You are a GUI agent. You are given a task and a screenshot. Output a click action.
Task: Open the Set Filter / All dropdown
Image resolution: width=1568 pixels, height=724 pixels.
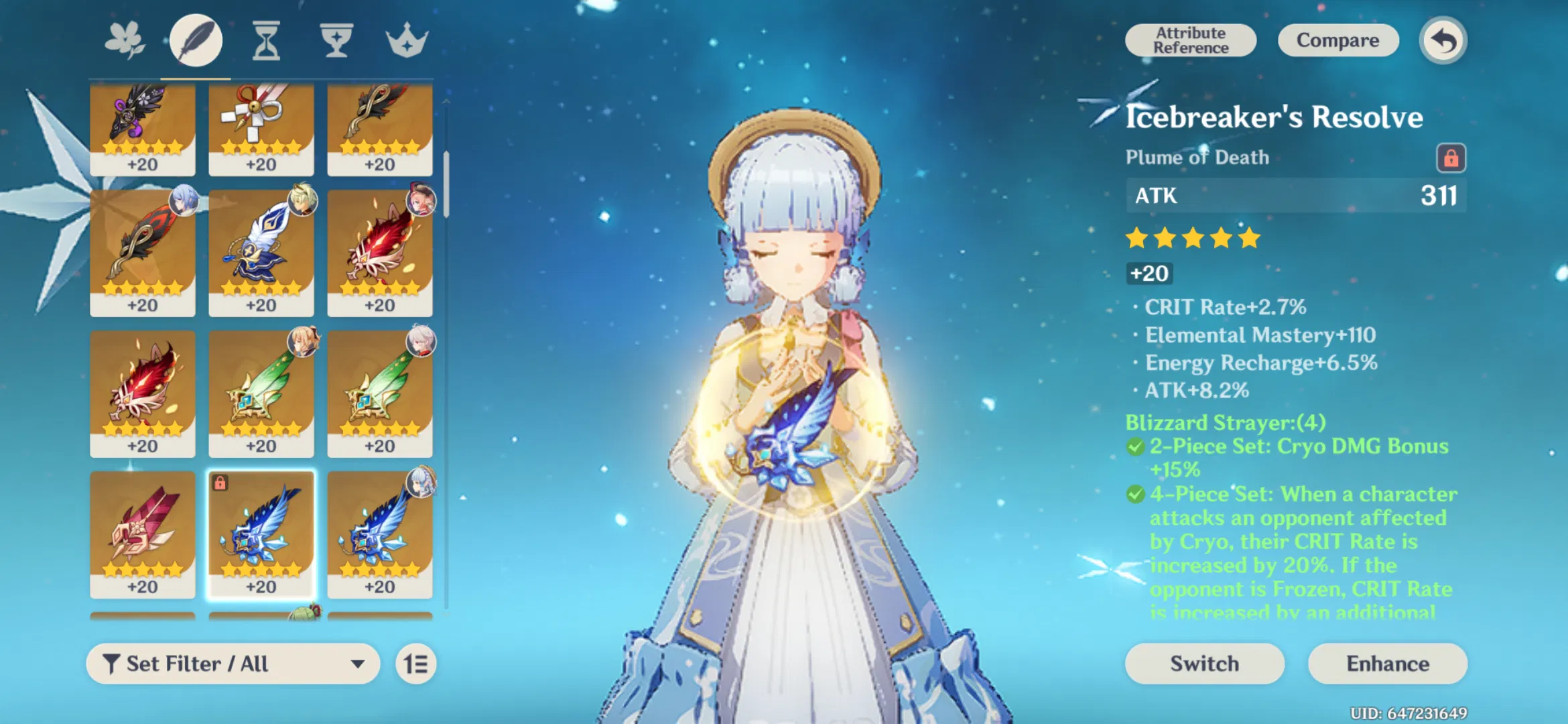[235, 664]
